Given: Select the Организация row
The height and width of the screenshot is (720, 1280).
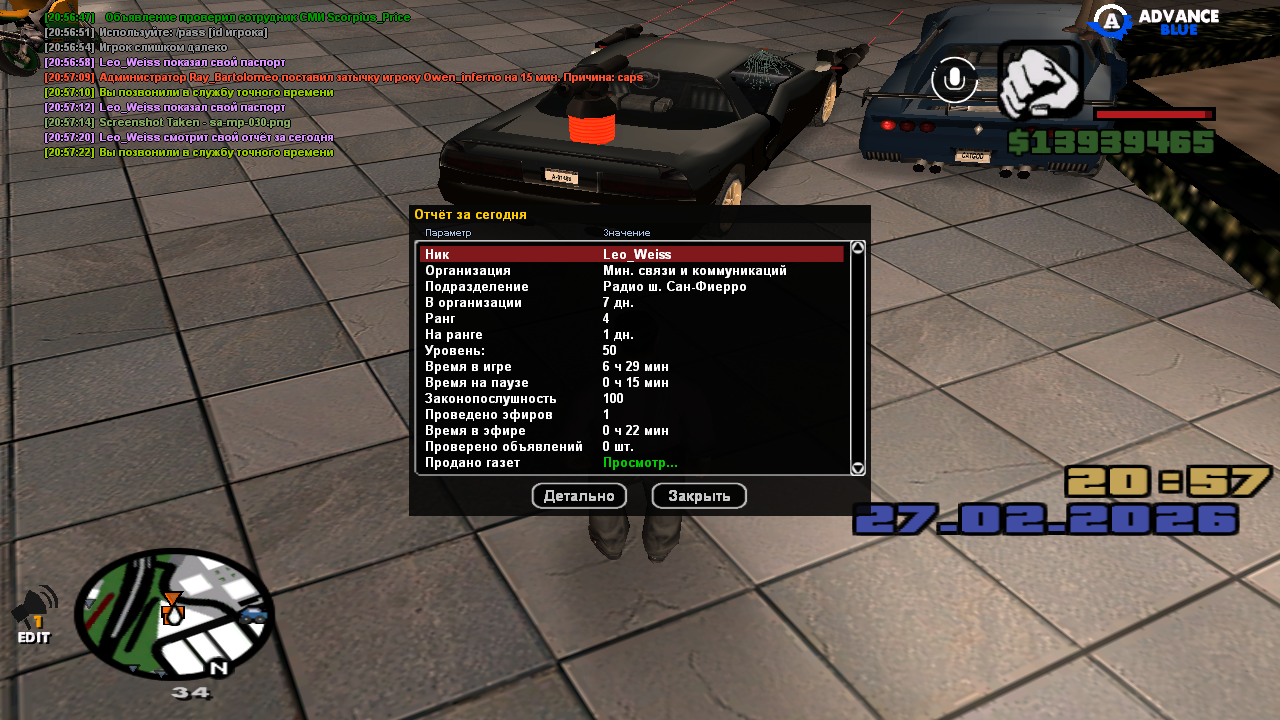Looking at the screenshot, I should tap(631, 271).
